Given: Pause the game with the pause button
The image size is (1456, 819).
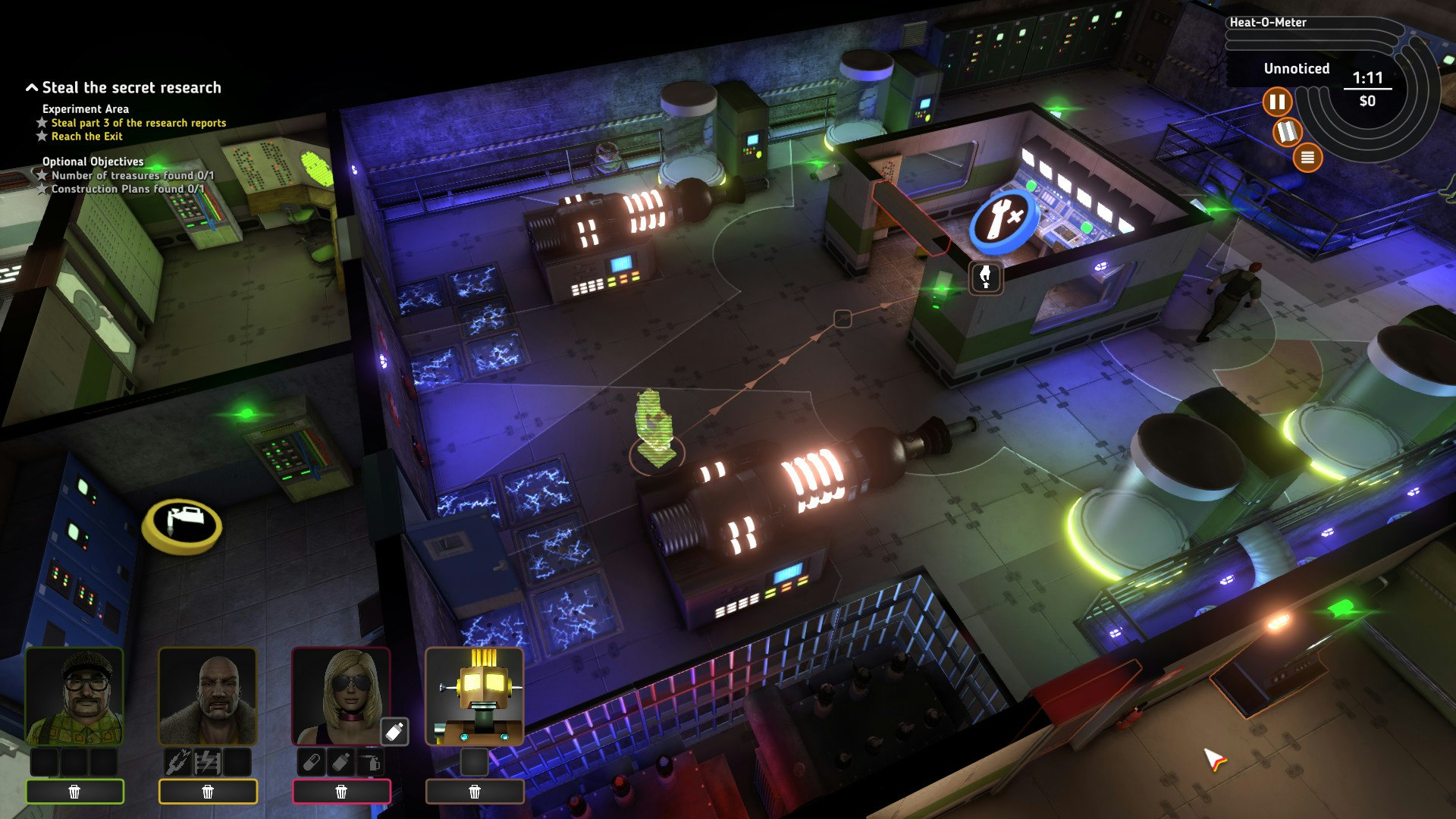Looking at the screenshot, I should pos(1277,102).
